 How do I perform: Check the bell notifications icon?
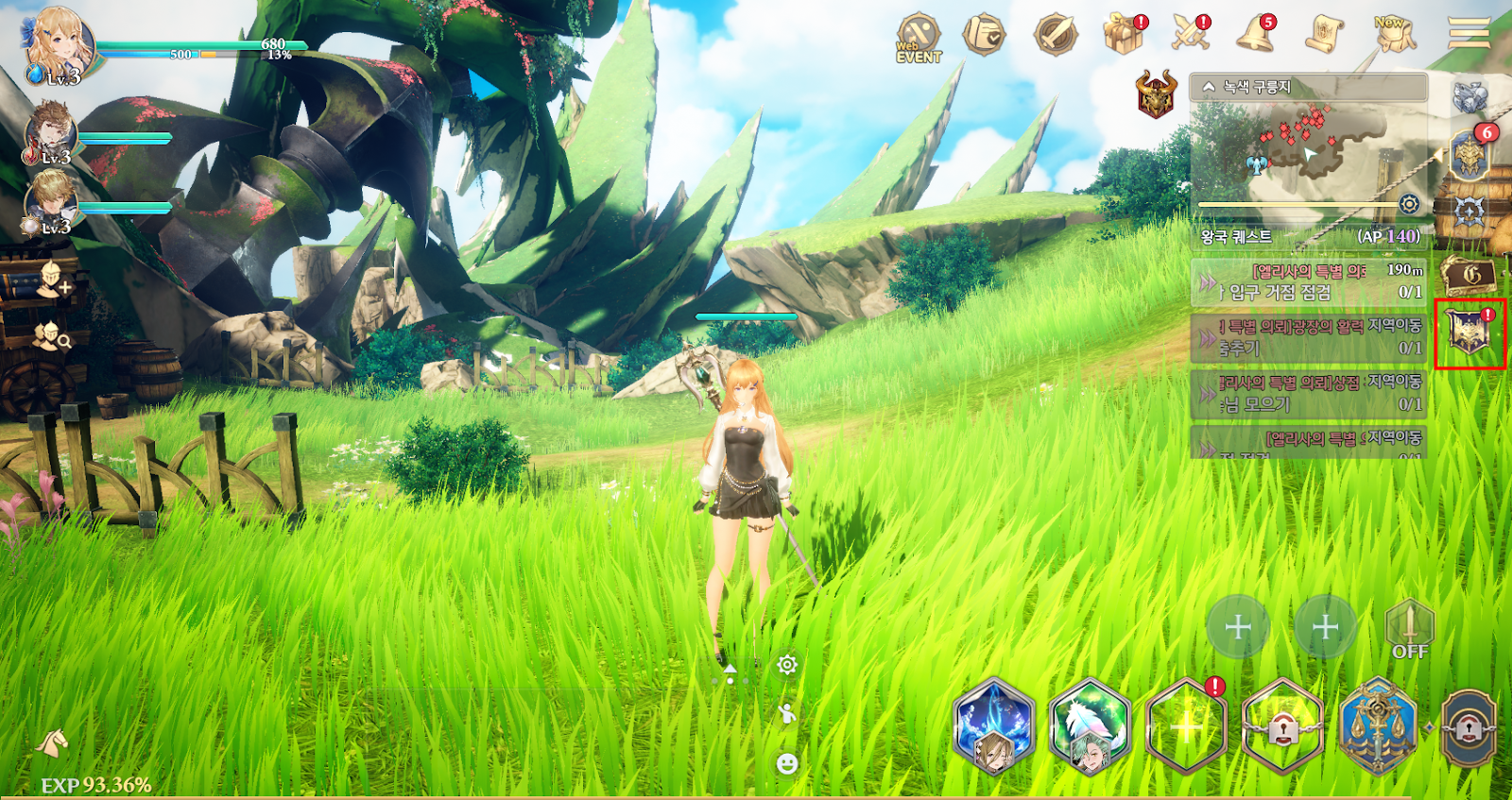pyautogui.click(x=1256, y=34)
